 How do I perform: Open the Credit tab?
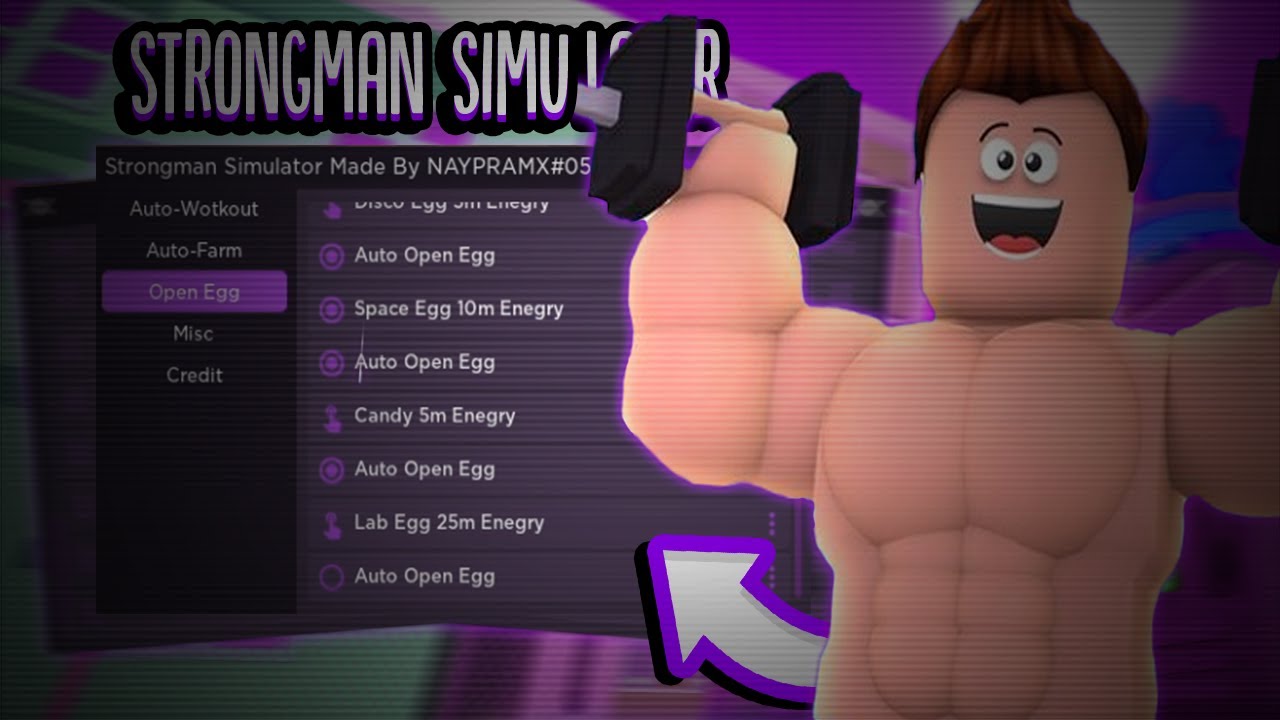(194, 376)
